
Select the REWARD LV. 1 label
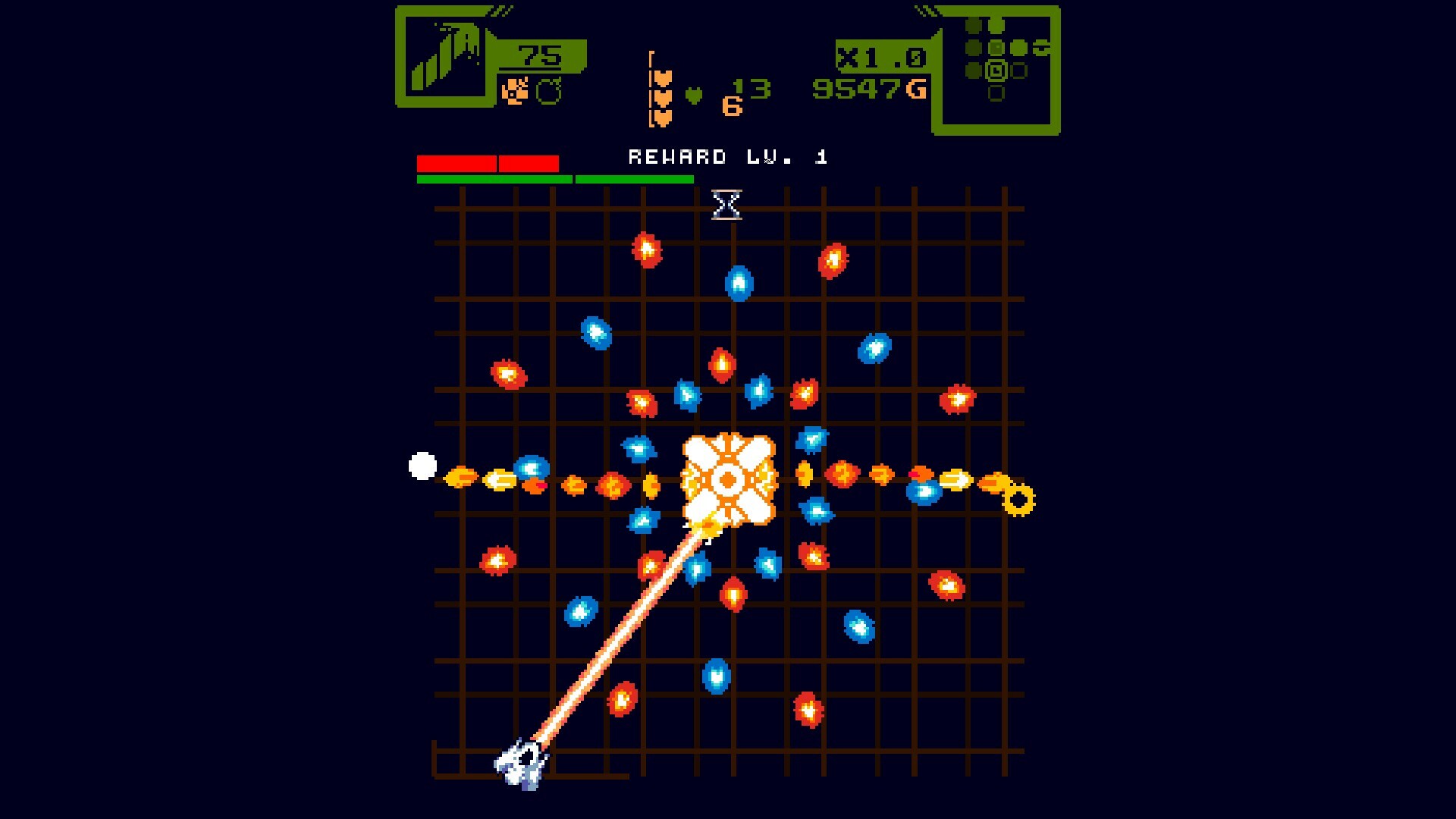(726, 157)
